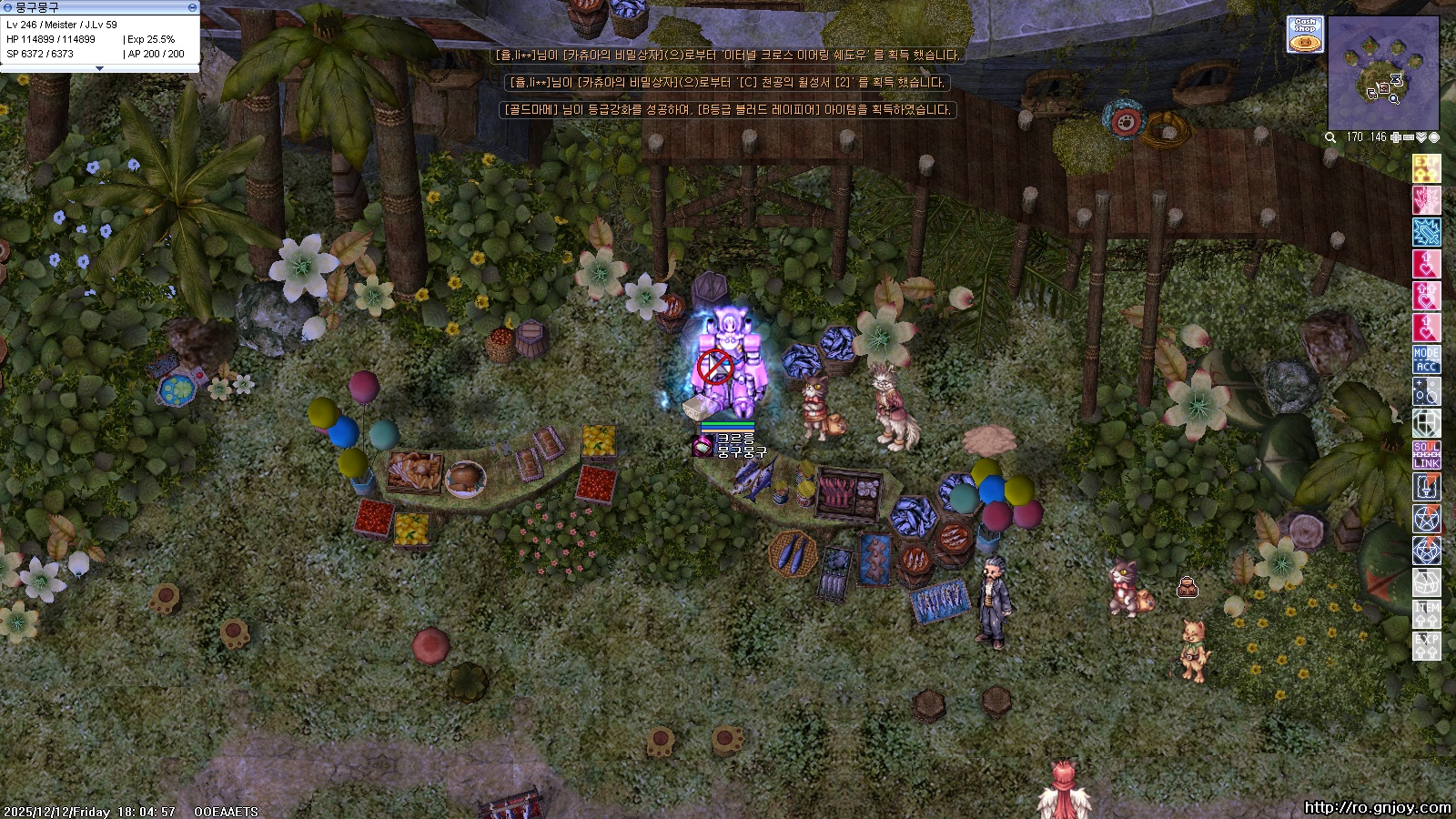Screen dimensions: 1456x819
Task: Select the yellow EXP boost buff icon
Action: coord(1426,168)
